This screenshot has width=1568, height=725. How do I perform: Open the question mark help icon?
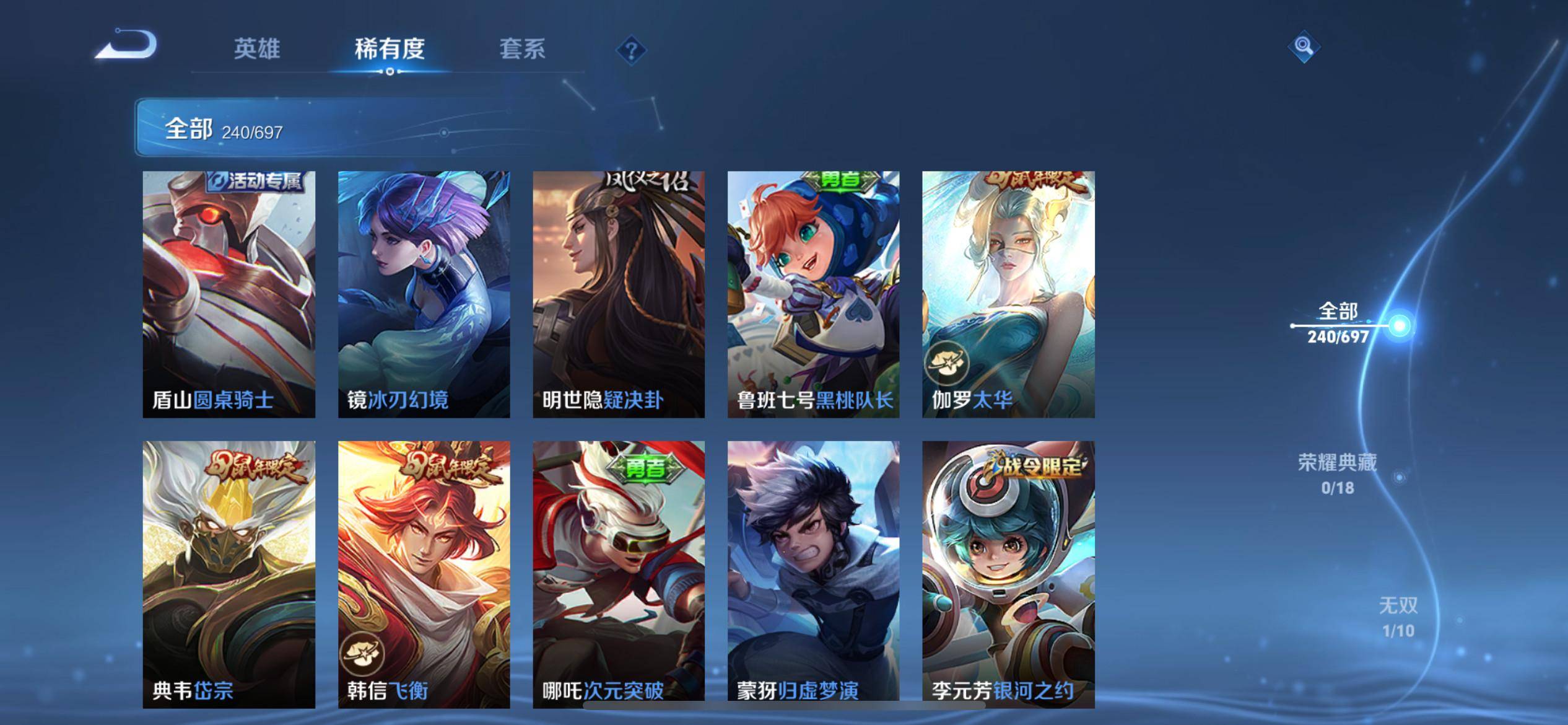(631, 50)
